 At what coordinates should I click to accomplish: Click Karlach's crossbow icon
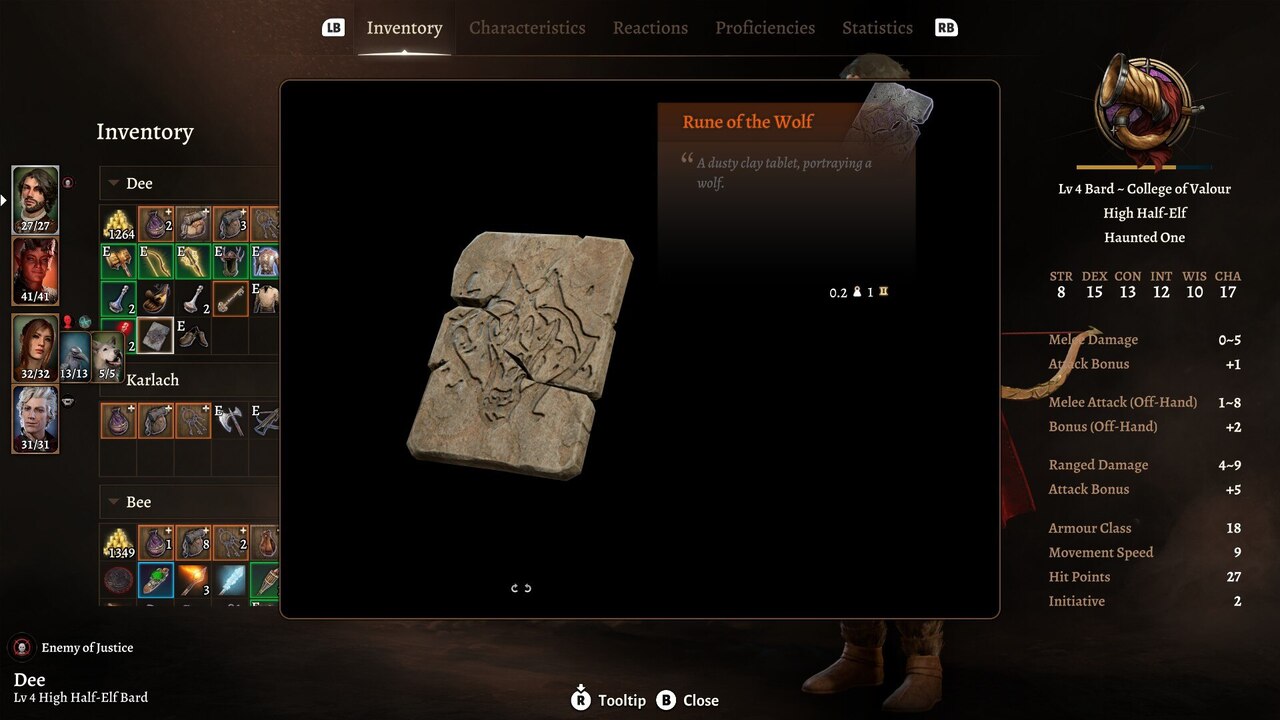coord(268,419)
